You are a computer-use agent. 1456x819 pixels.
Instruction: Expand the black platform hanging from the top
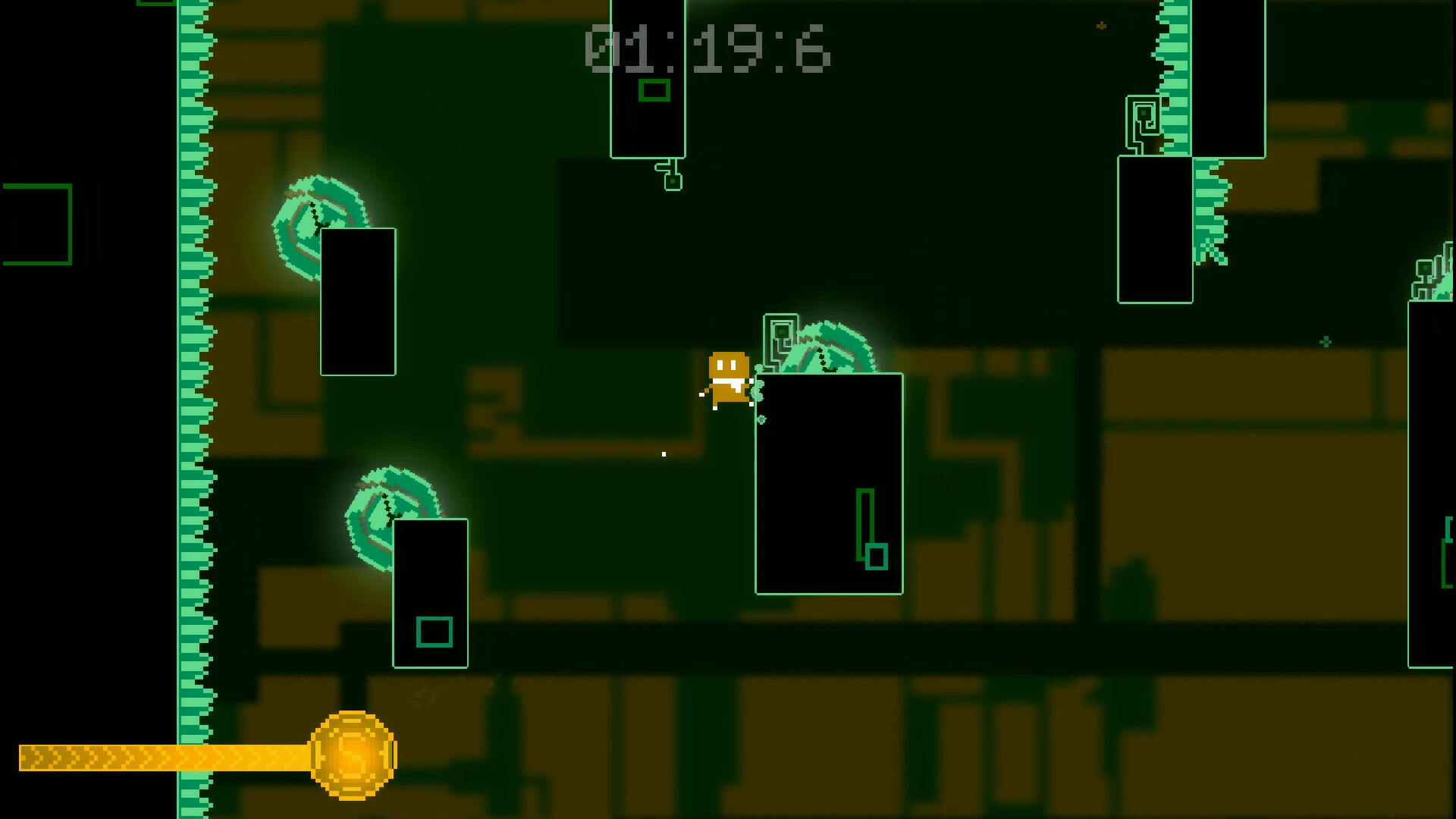point(648,76)
